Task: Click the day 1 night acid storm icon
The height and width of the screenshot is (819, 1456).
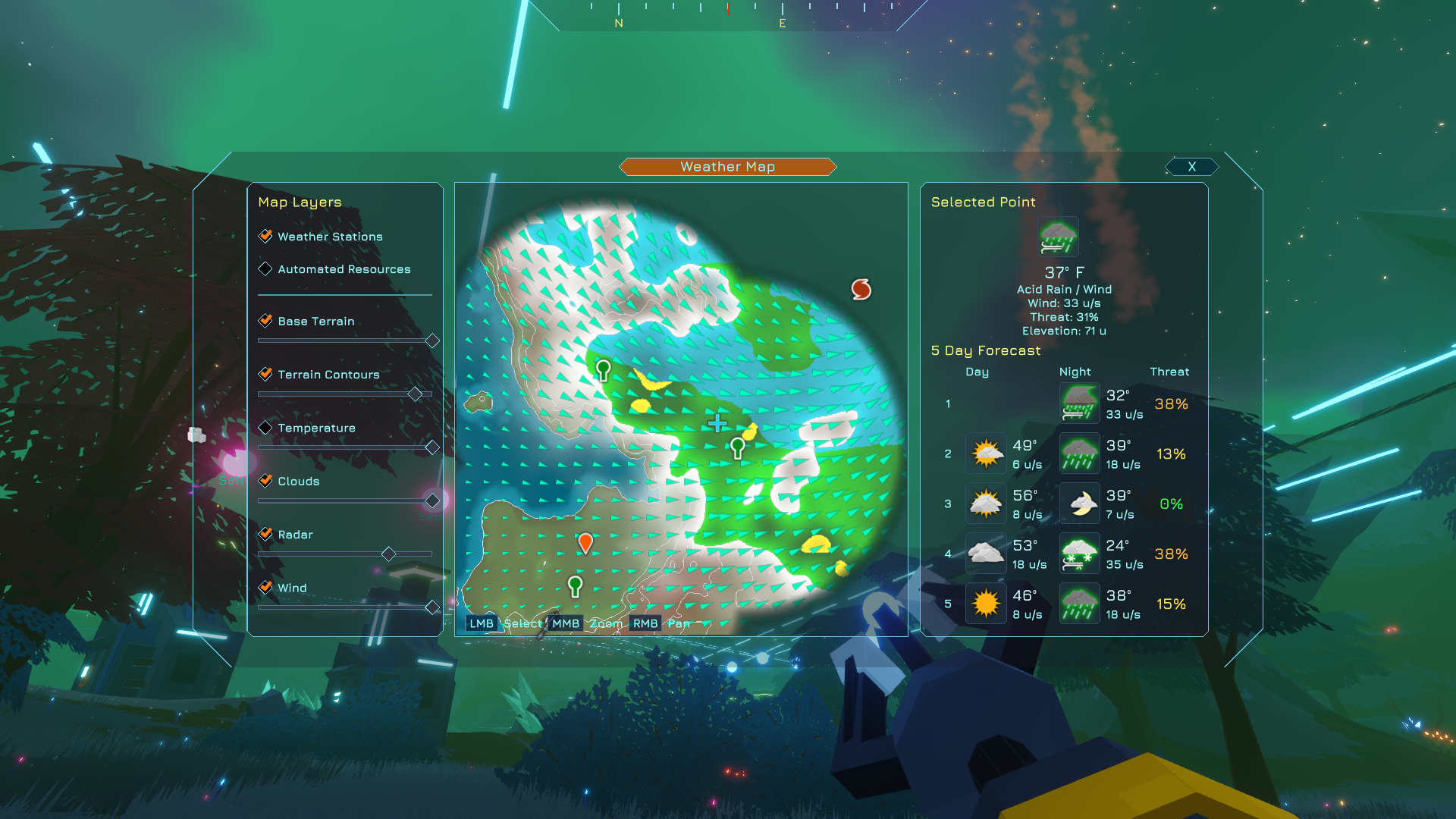Action: point(1078,403)
